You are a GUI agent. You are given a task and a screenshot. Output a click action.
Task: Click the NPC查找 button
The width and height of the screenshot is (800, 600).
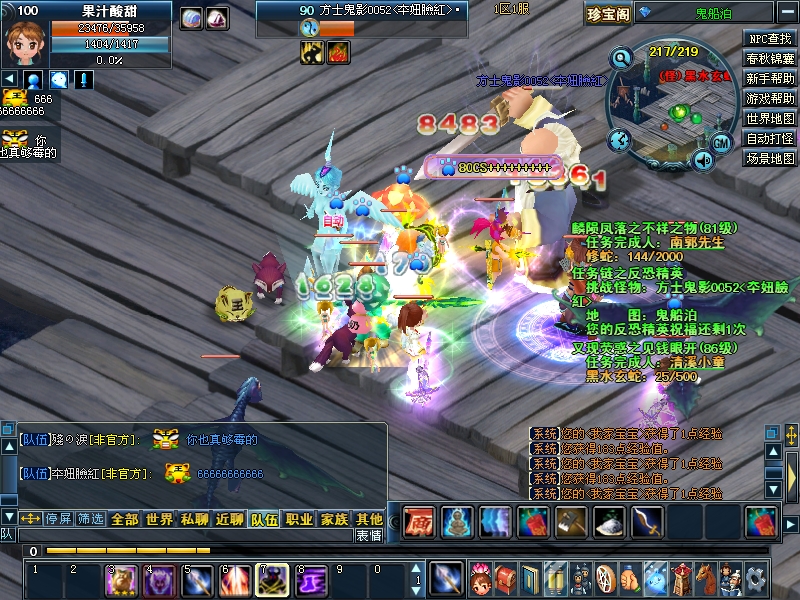click(770, 39)
